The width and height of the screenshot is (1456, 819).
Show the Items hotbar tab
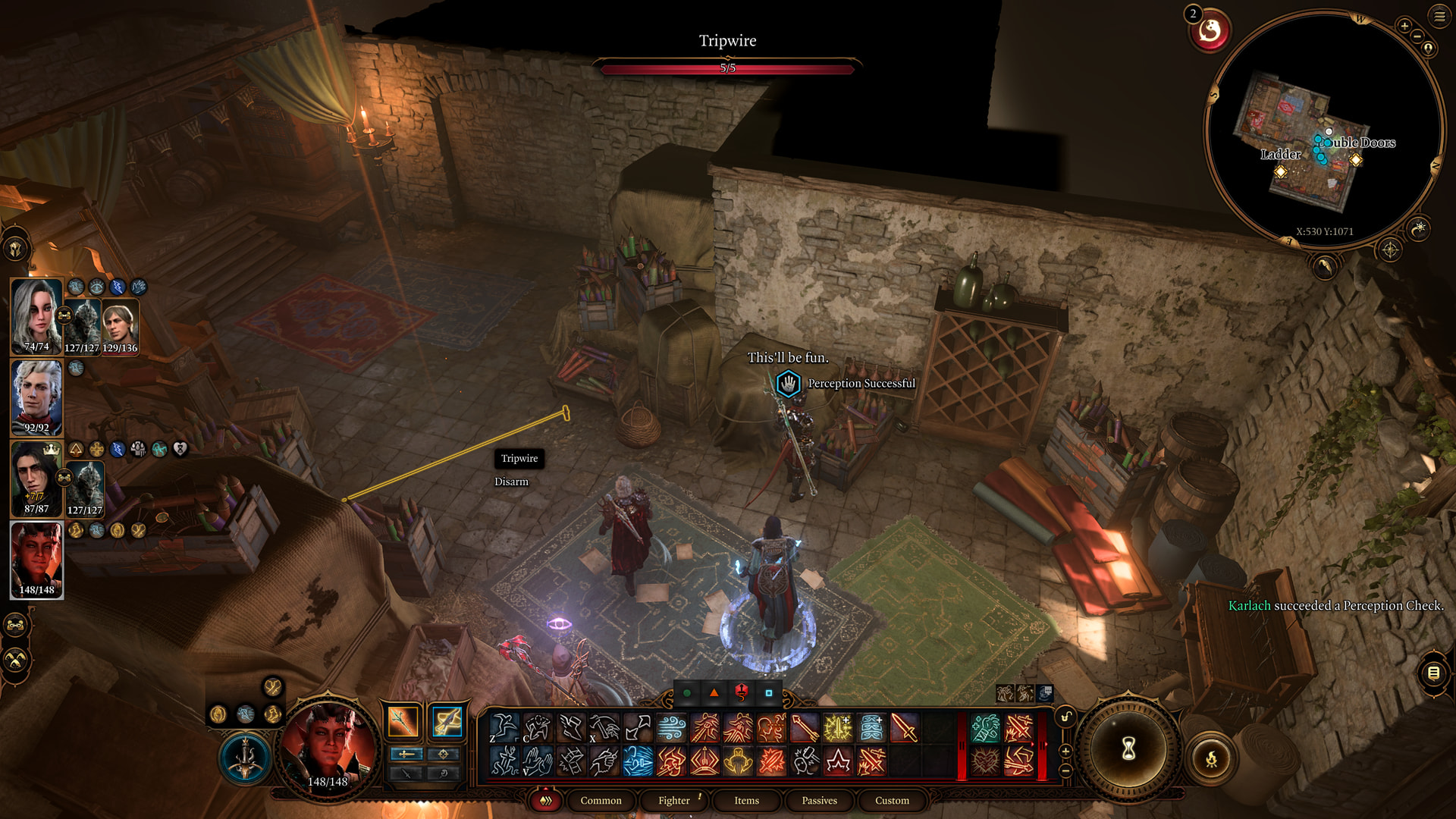point(746,800)
